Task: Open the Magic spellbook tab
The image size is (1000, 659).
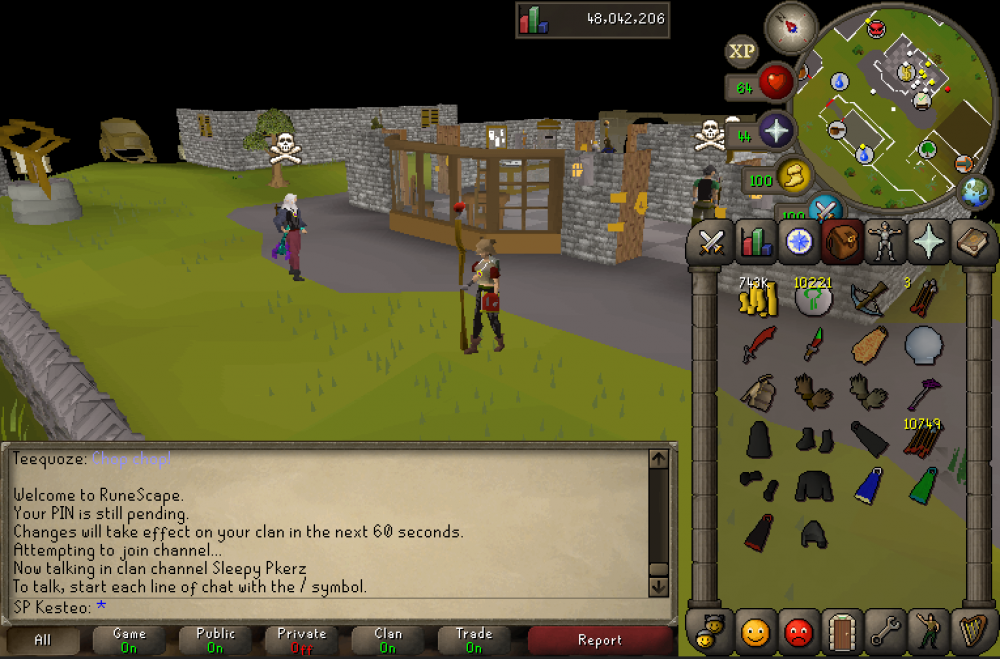Action: 970,242
